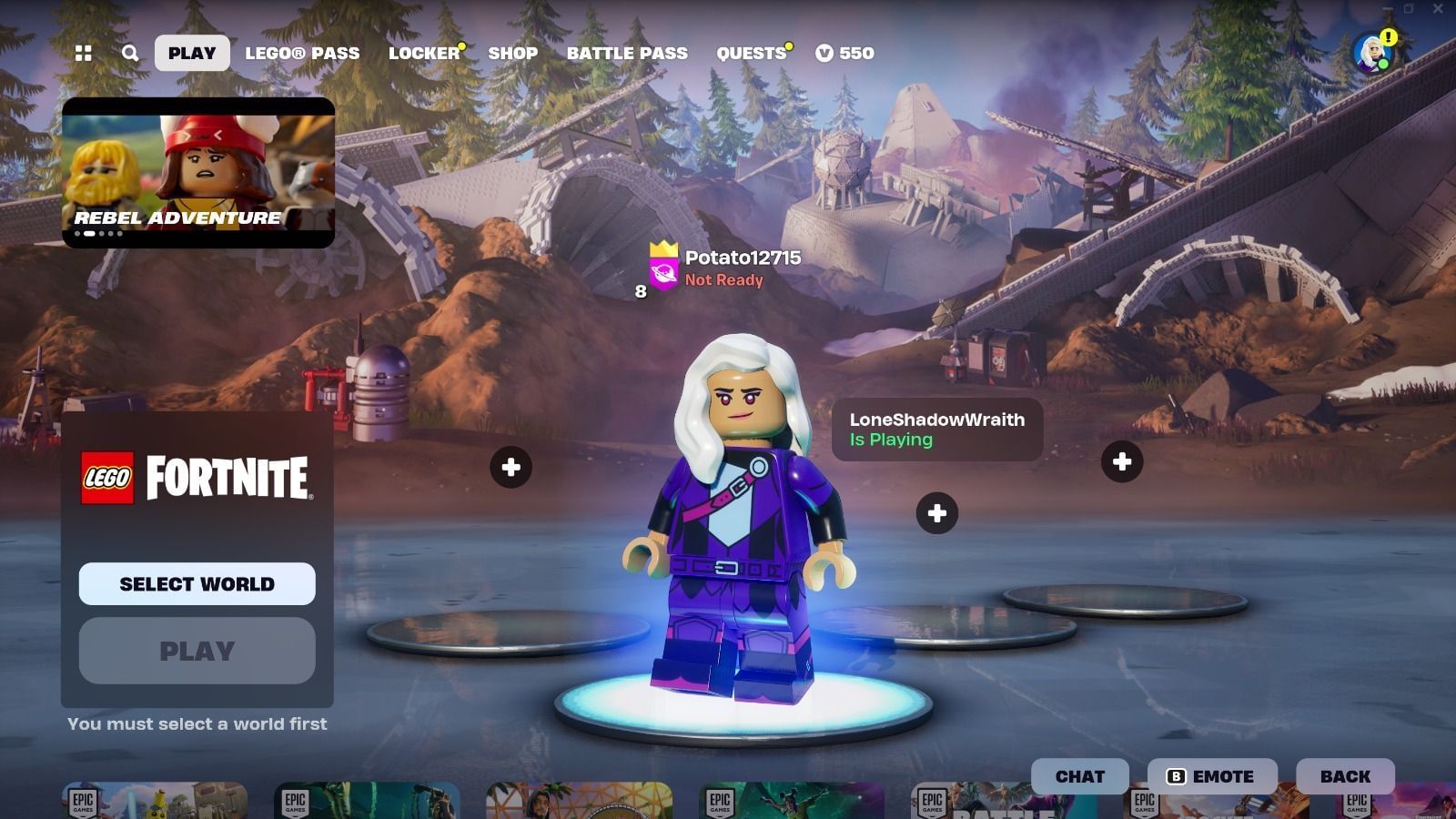Open the apps grid menu
Screen dimensions: 1456x819
pos(84,53)
